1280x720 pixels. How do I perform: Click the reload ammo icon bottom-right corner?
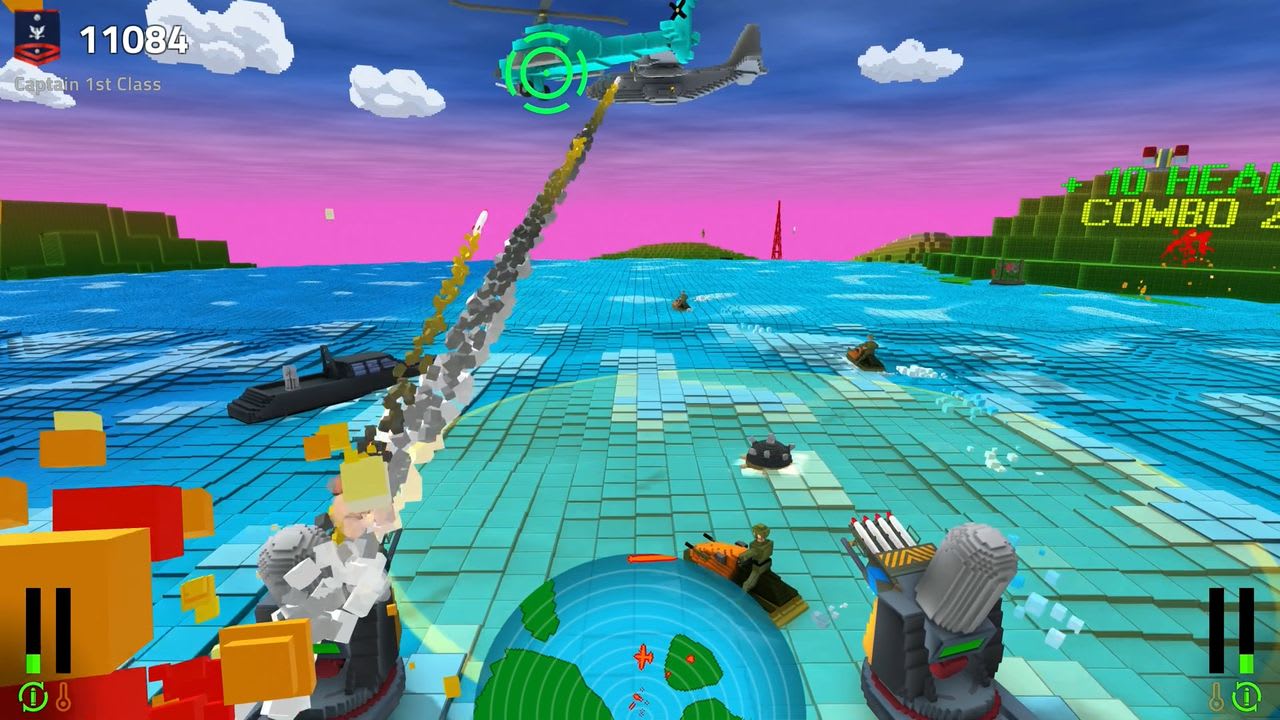tap(1245, 696)
